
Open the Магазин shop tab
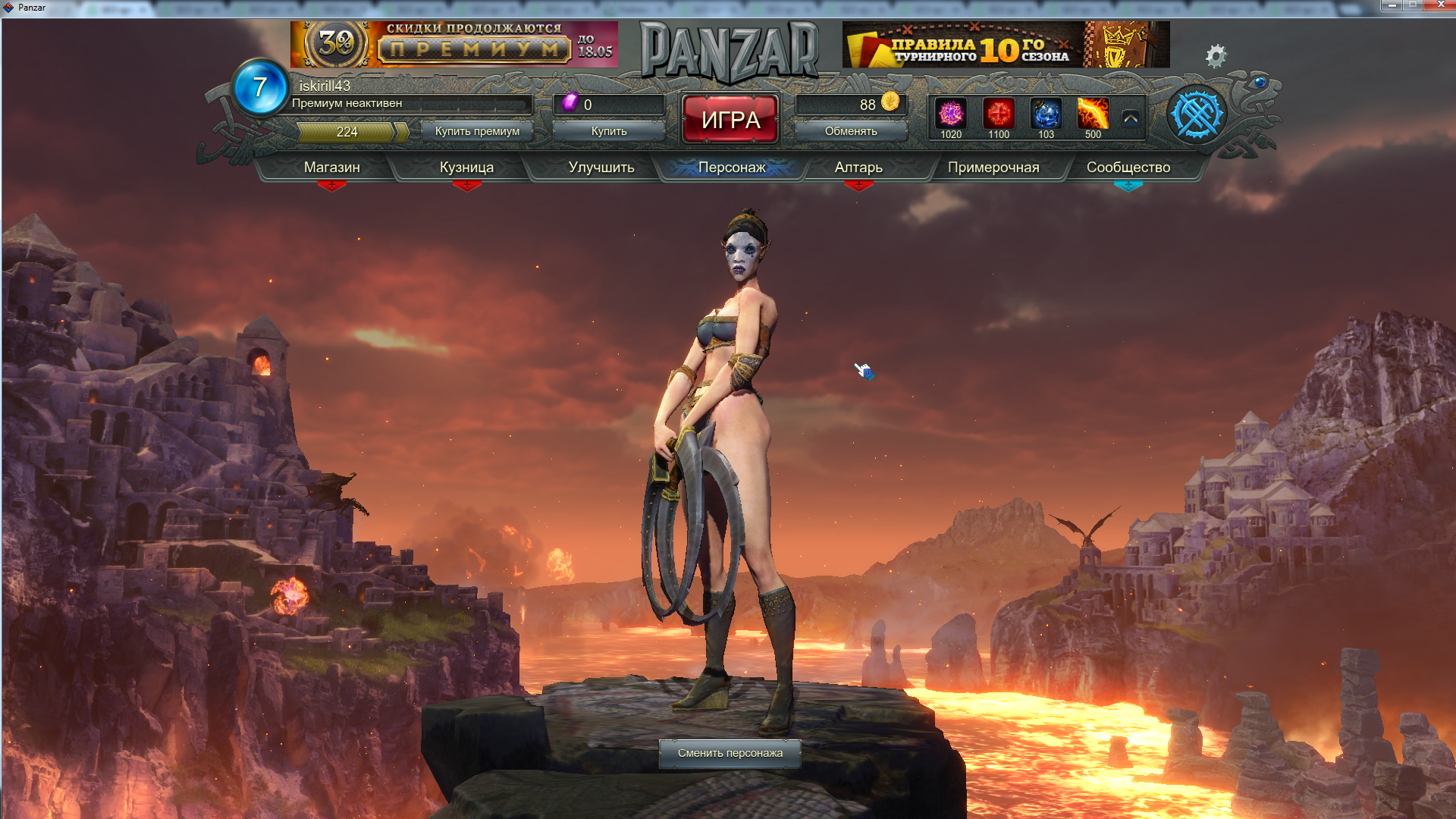[x=331, y=167]
